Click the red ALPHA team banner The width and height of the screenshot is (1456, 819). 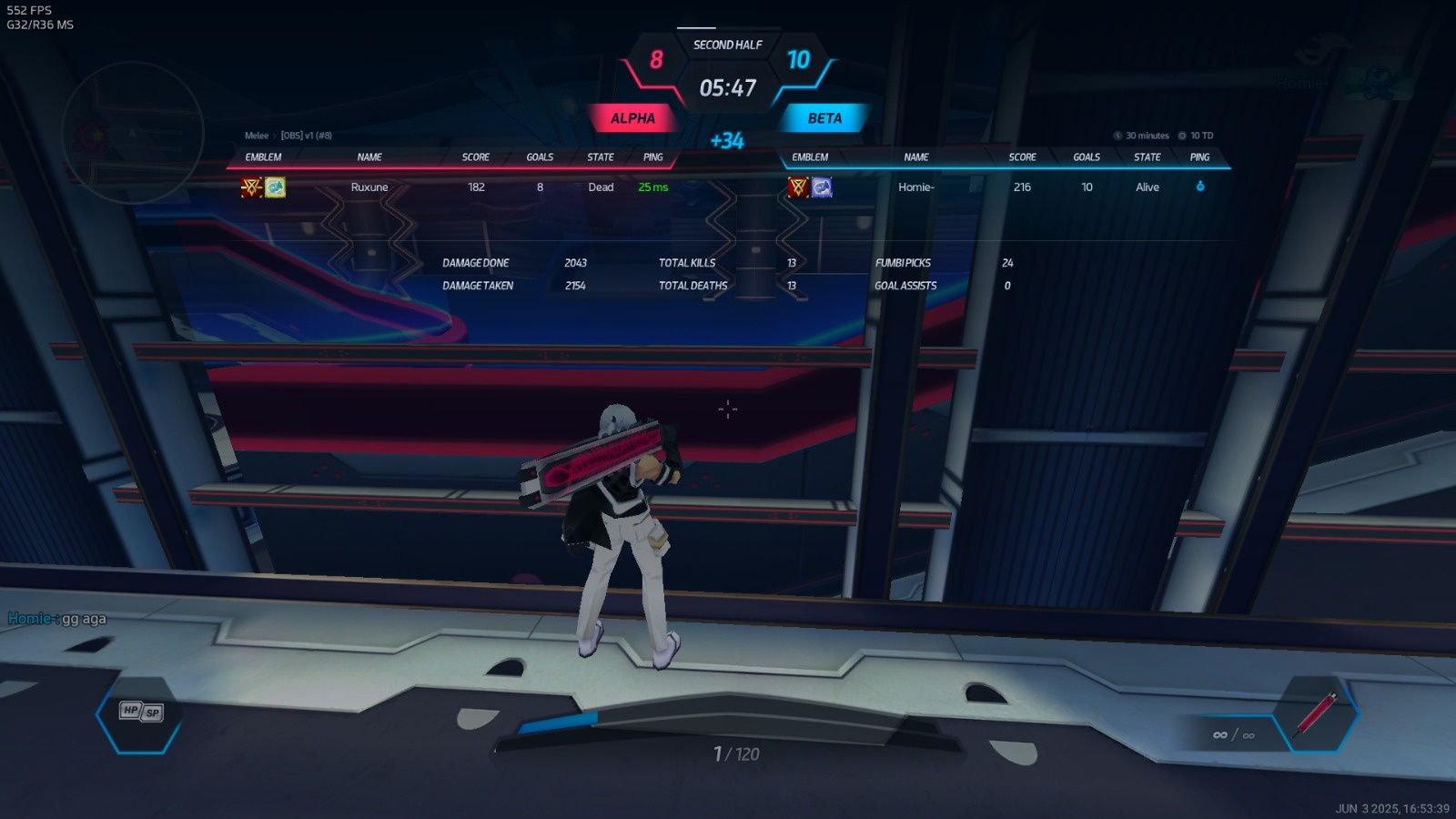(x=632, y=118)
